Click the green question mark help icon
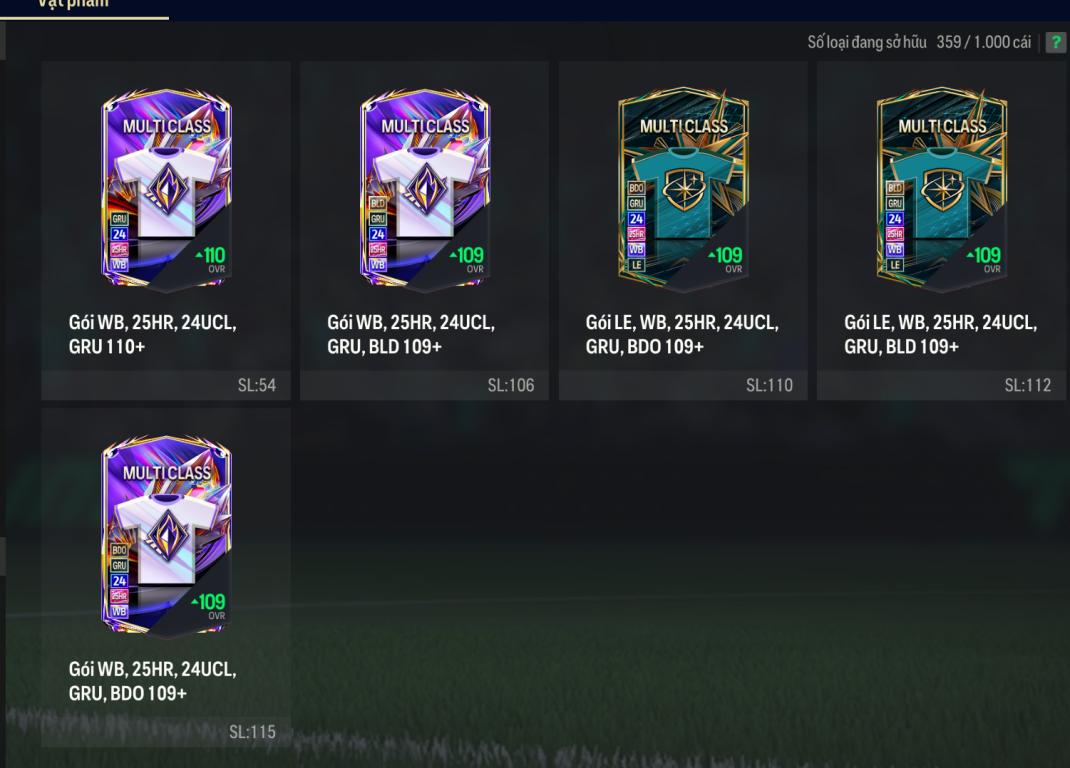 1055,43
